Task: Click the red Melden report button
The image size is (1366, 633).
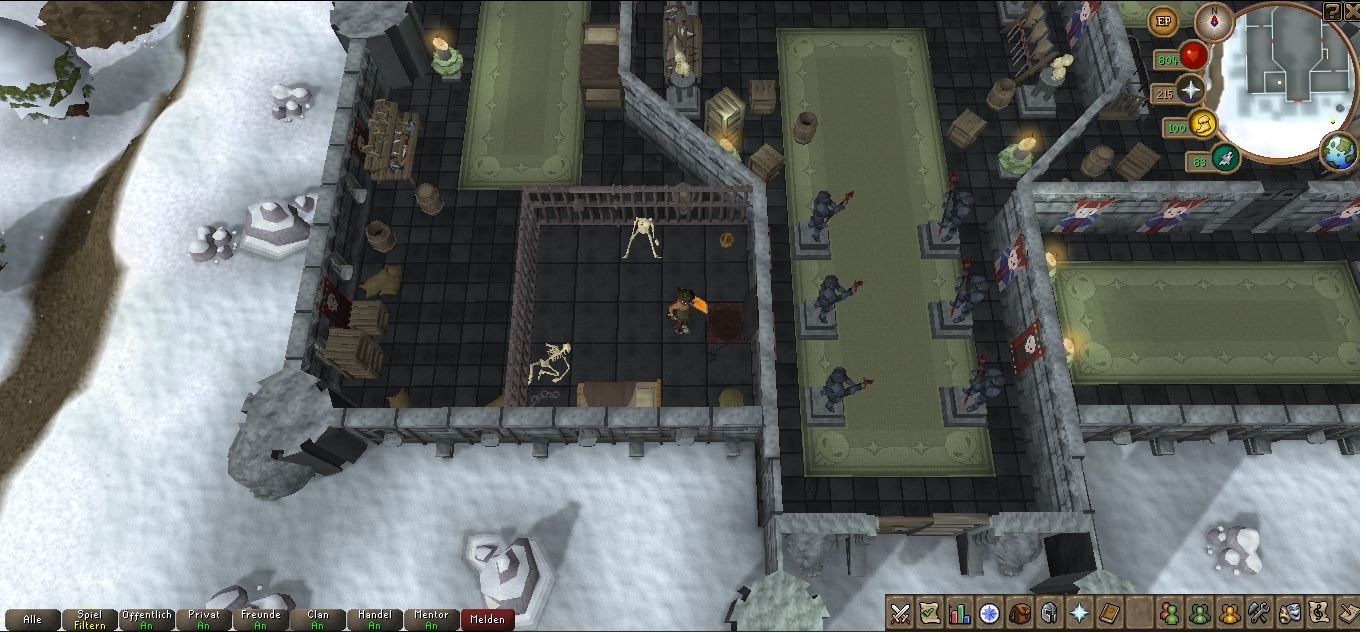Action: tap(488, 620)
